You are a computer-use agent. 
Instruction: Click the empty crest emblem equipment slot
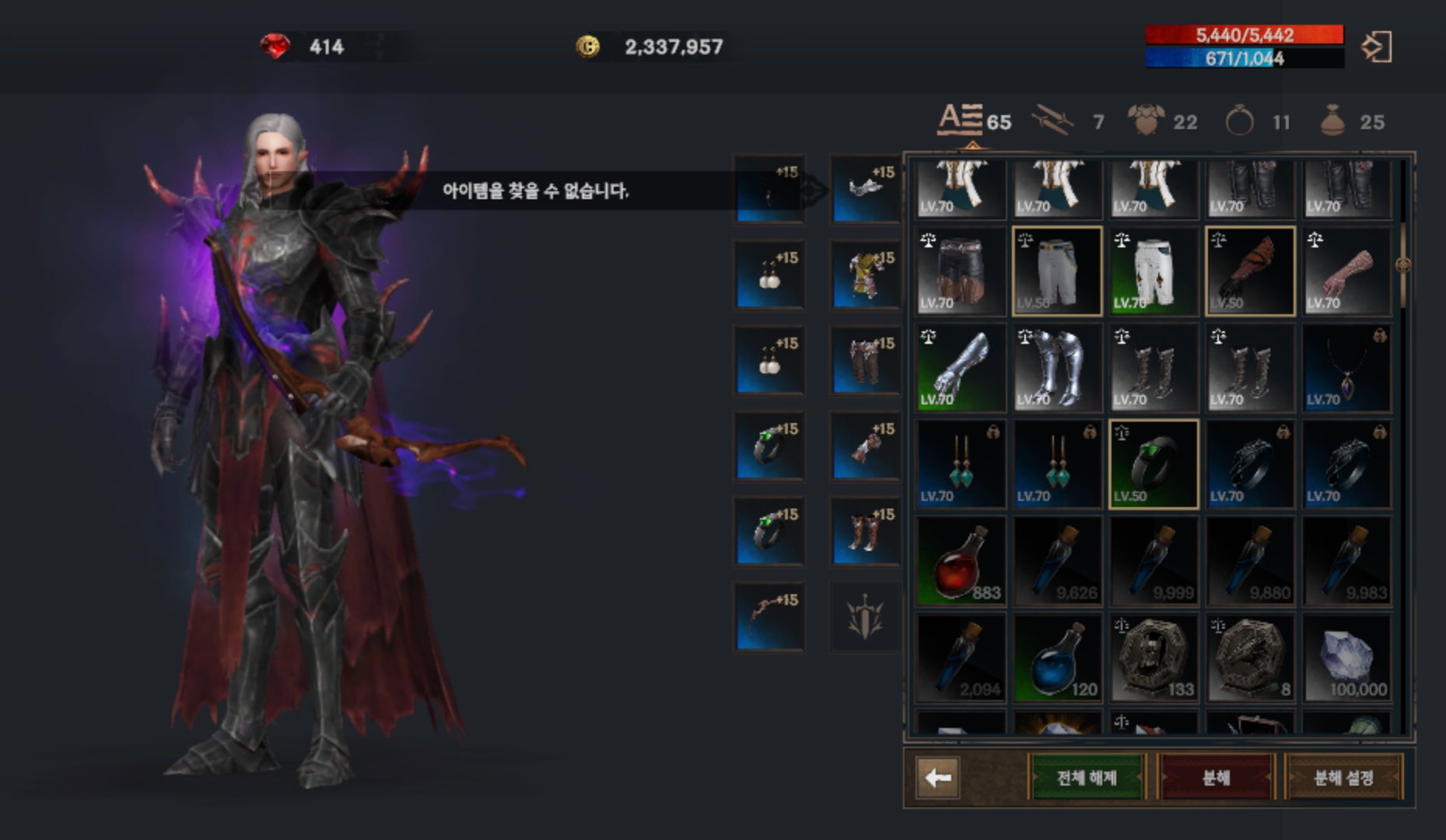coord(865,616)
